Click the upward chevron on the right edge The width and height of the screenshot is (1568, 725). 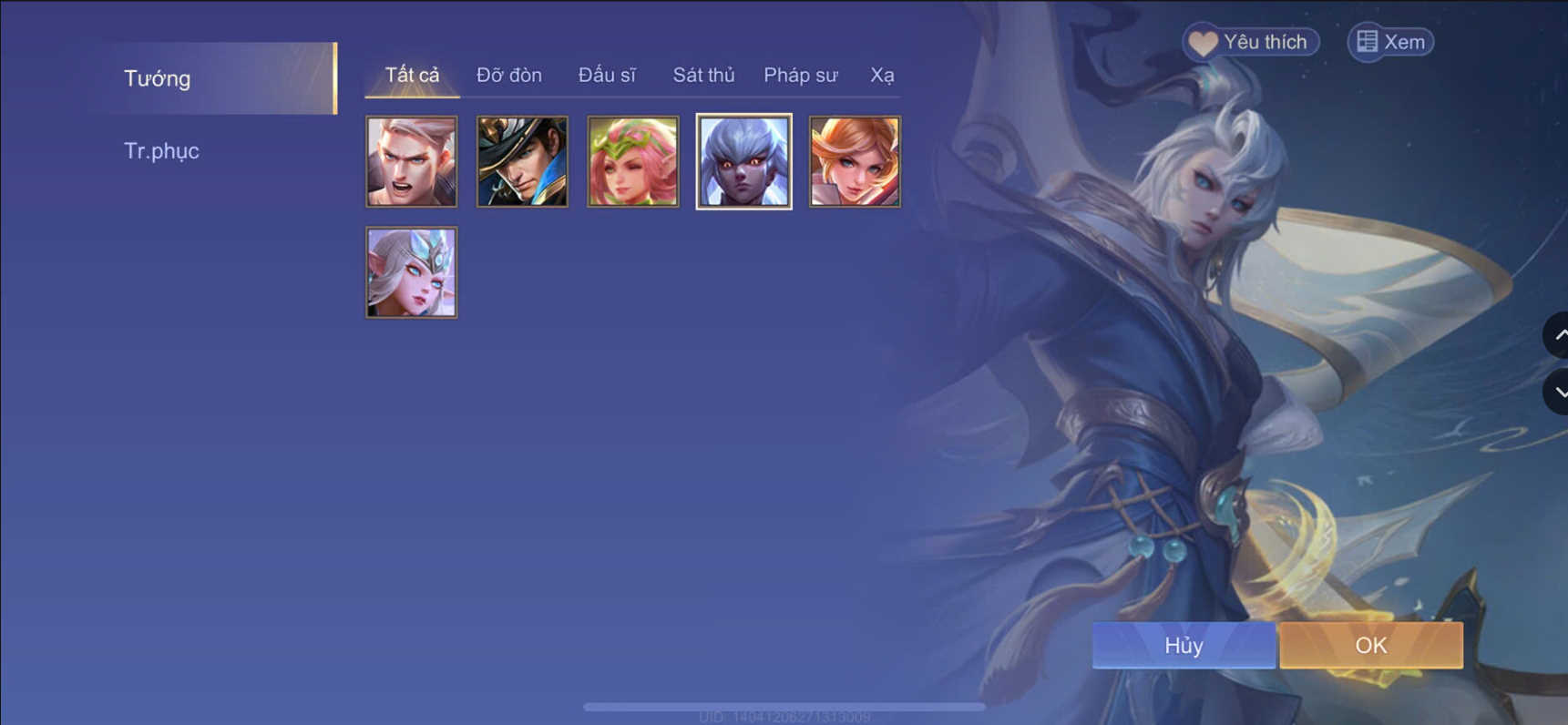(1560, 336)
